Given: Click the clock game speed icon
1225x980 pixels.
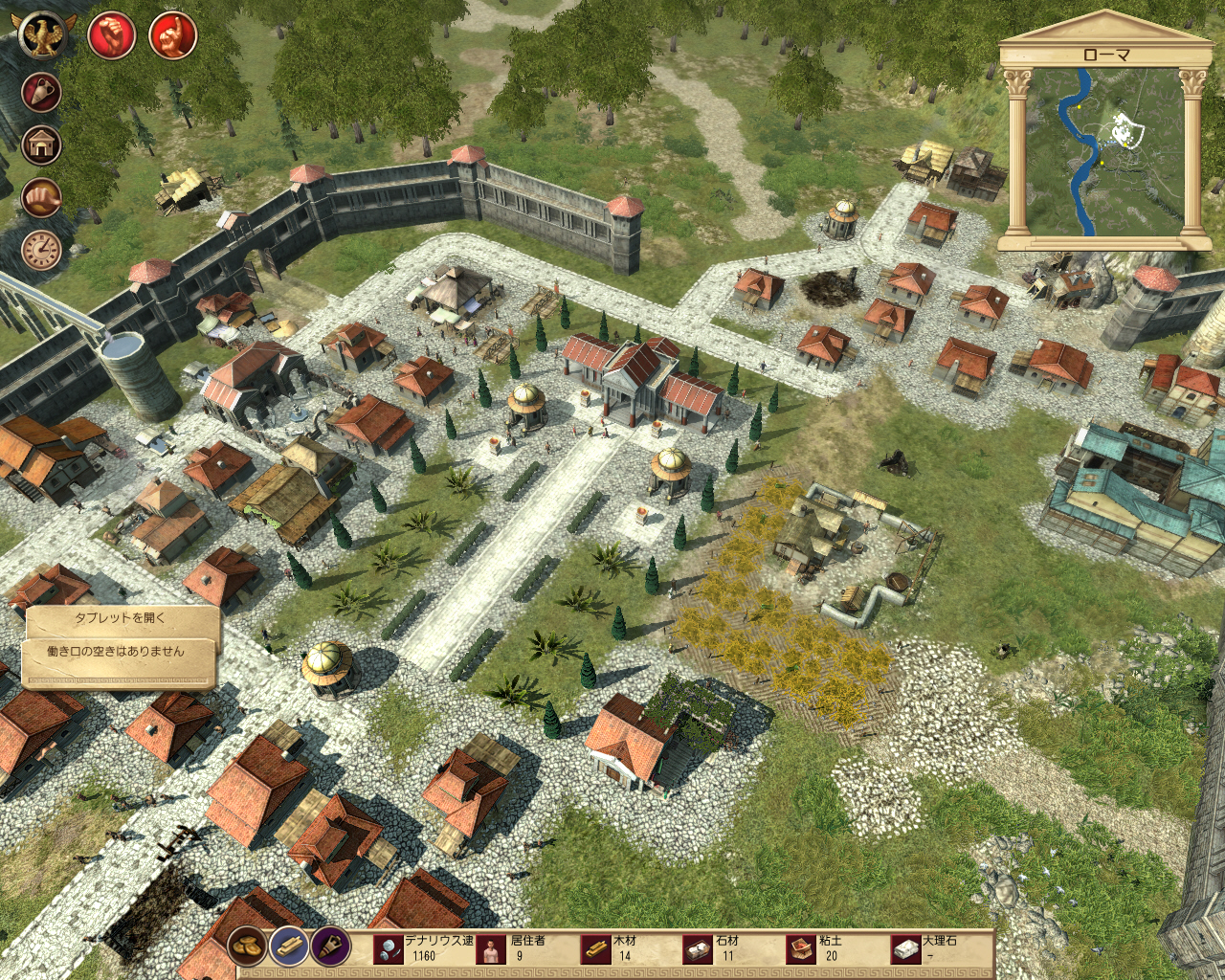Looking at the screenshot, I should pos(41,251).
